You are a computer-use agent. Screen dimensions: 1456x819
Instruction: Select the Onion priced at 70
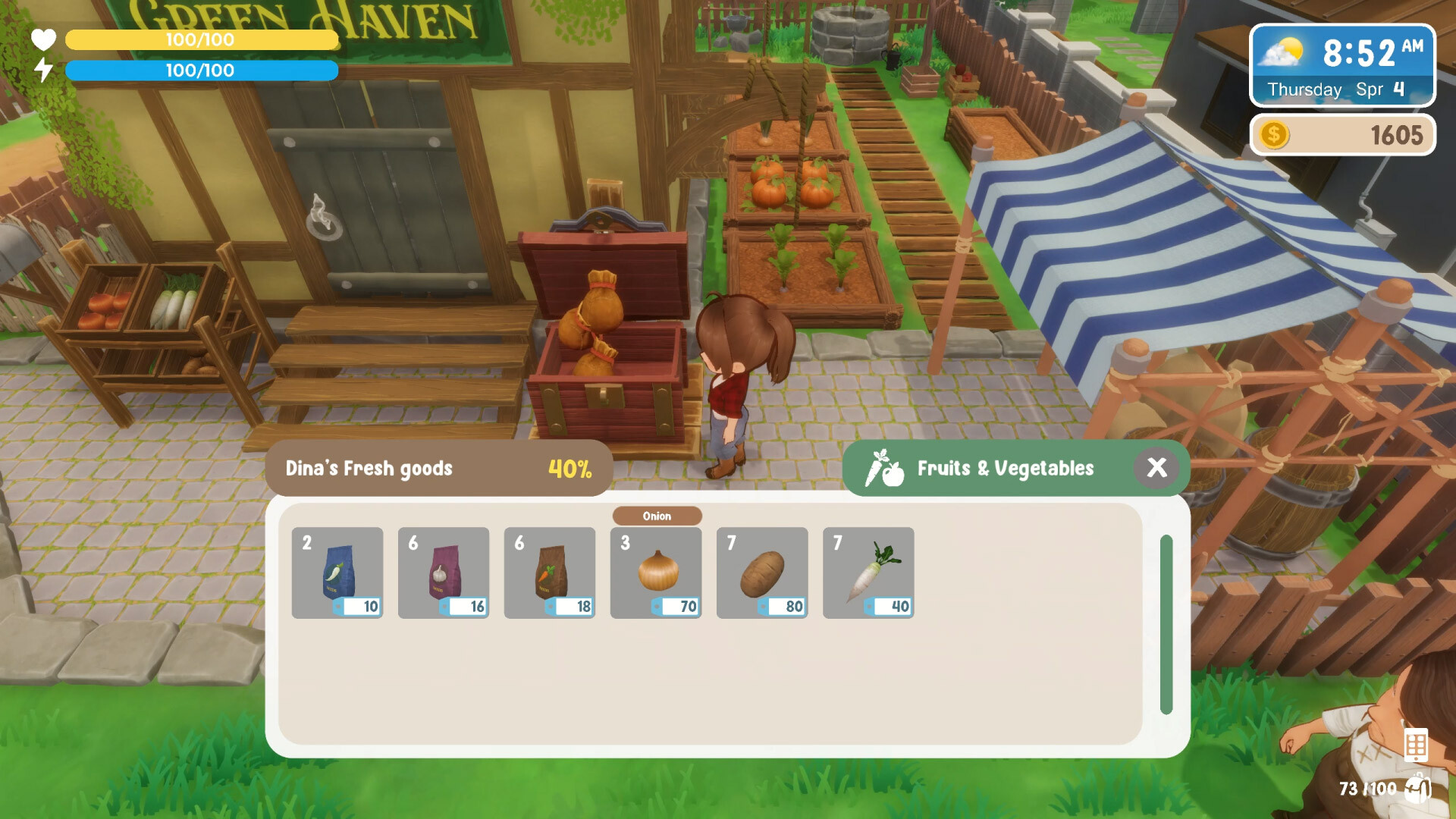(x=656, y=573)
